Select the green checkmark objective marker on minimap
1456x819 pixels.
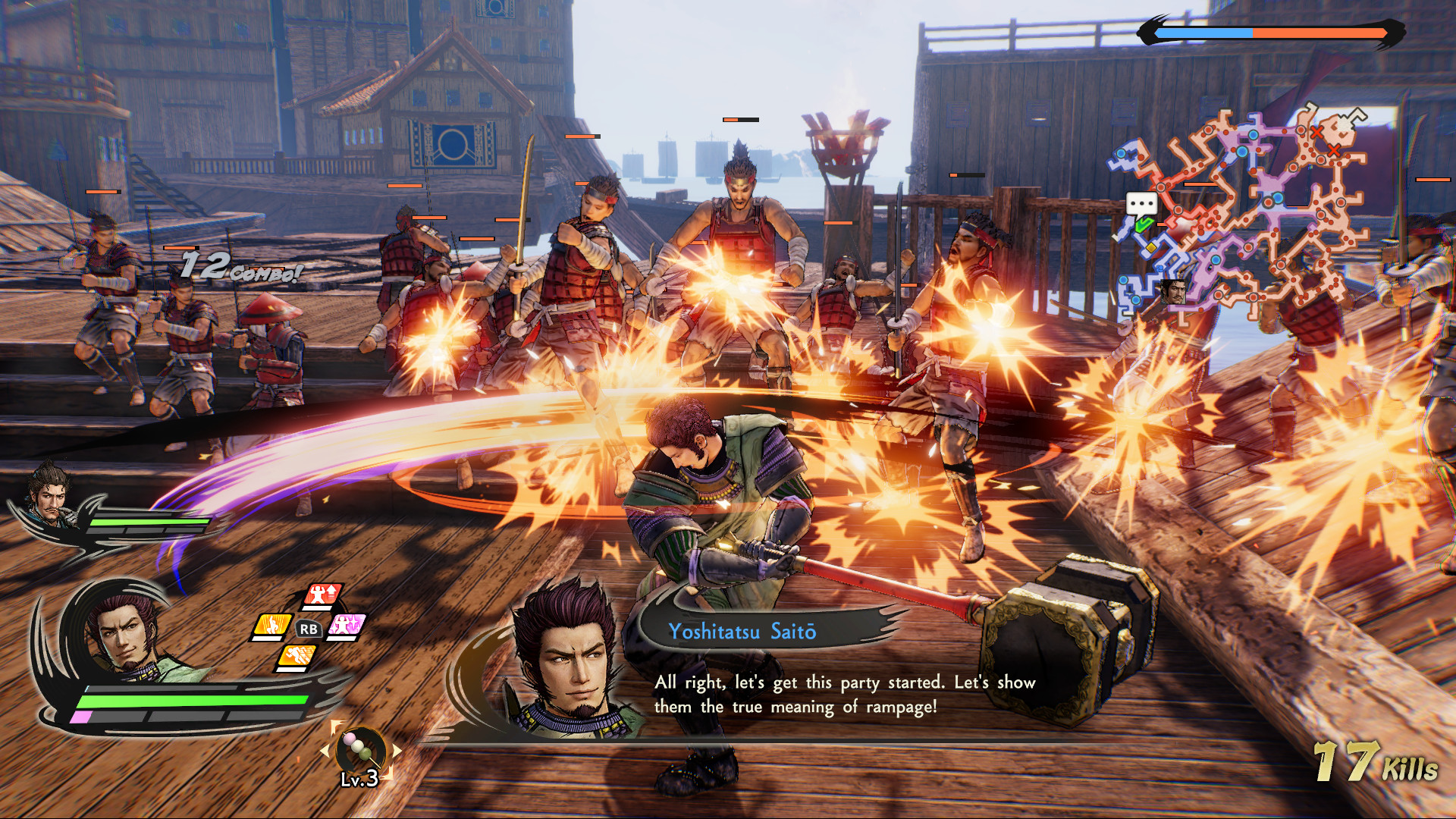pyautogui.click(x=1144, y=224)
